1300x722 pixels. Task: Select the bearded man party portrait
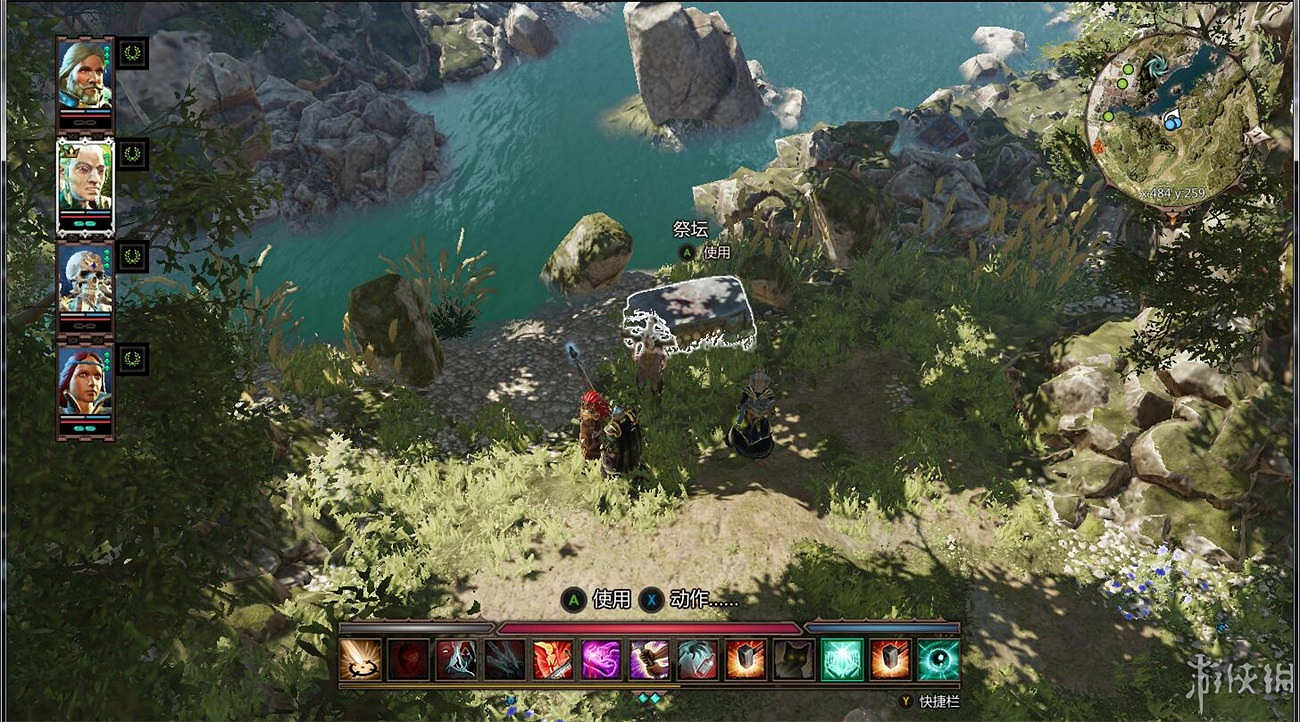point(84,73)
